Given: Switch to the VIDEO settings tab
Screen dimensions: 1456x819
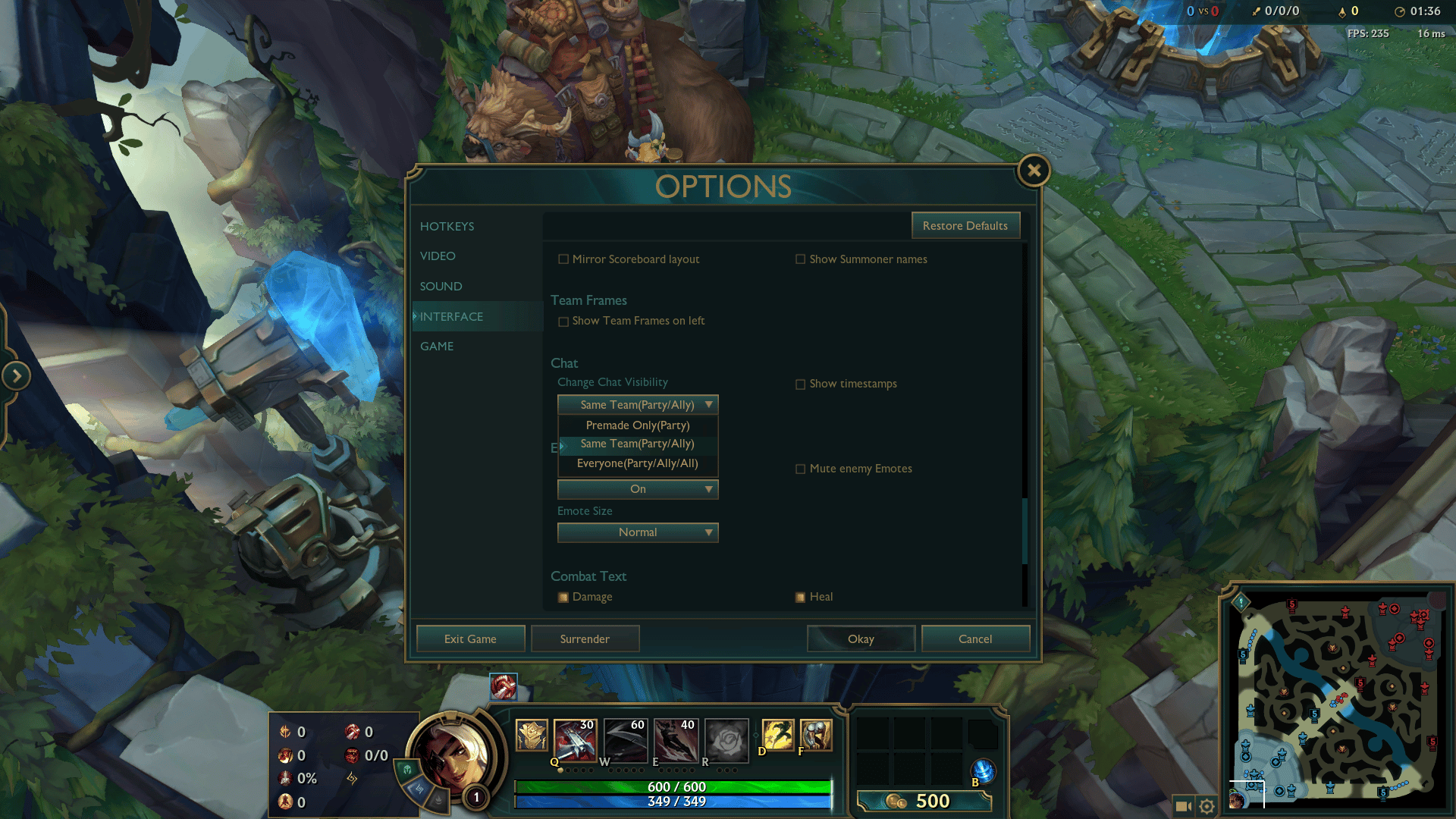Looking at the screenshot, I should pyautogui.click(x=437, y=256).
